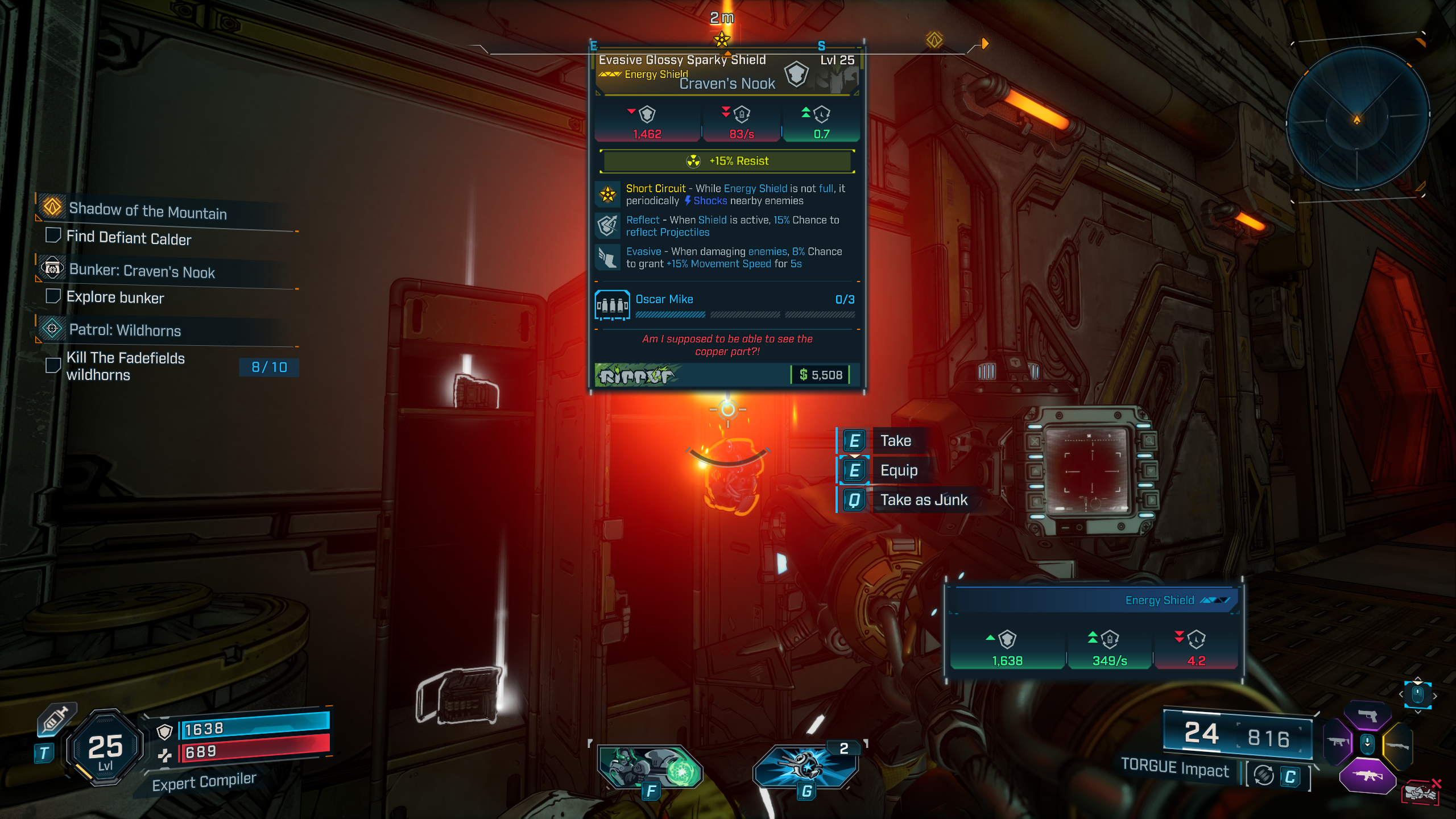Choose the Equip option
Screen dimensions: 1456x819
[x=899, y=470]
